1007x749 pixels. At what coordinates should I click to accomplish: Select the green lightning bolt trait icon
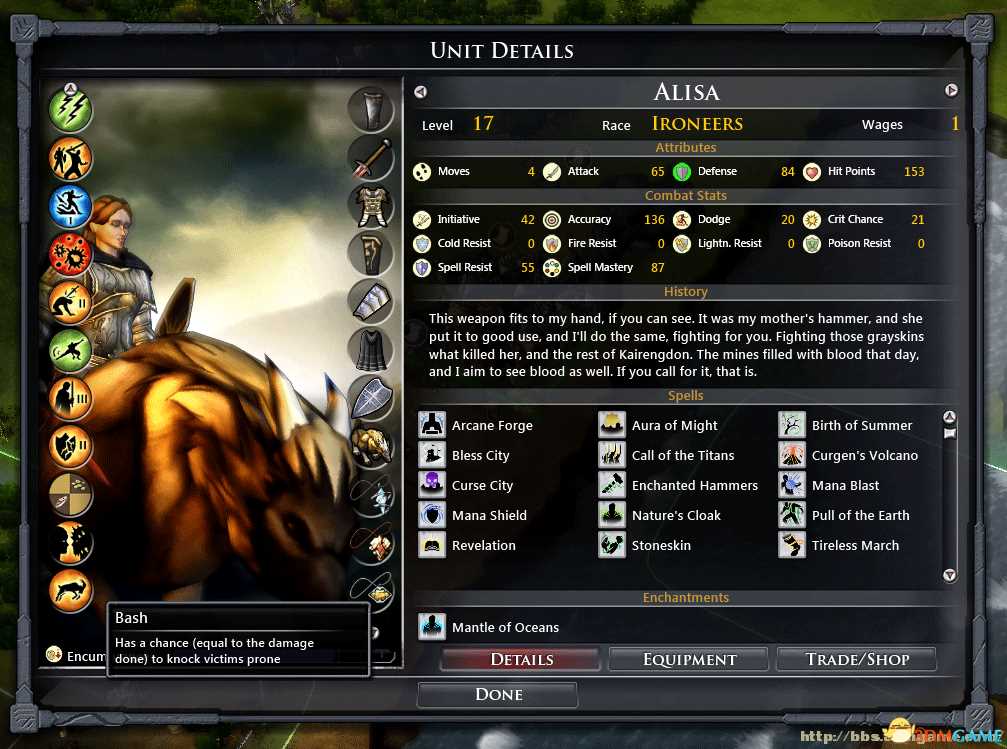point(71,110)
